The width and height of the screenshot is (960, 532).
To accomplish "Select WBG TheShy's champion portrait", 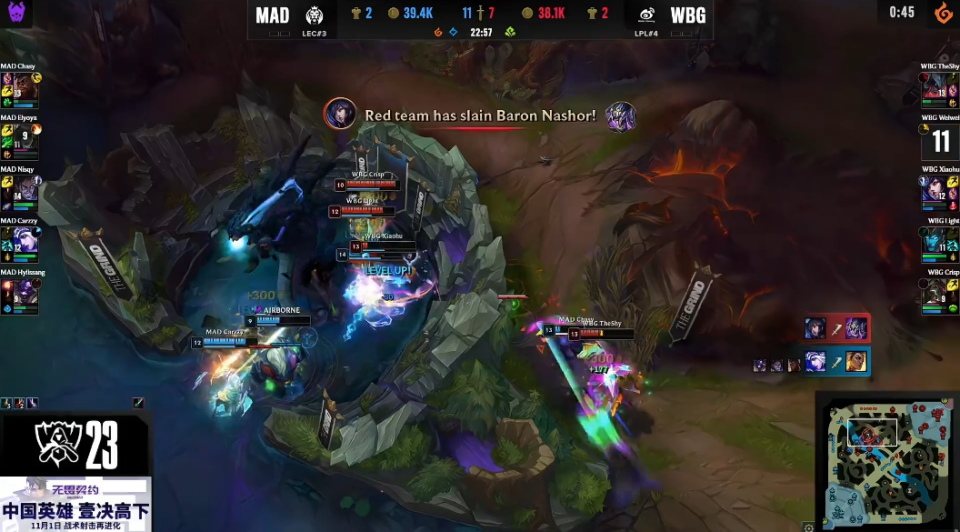I will click(x=934, y=86).
